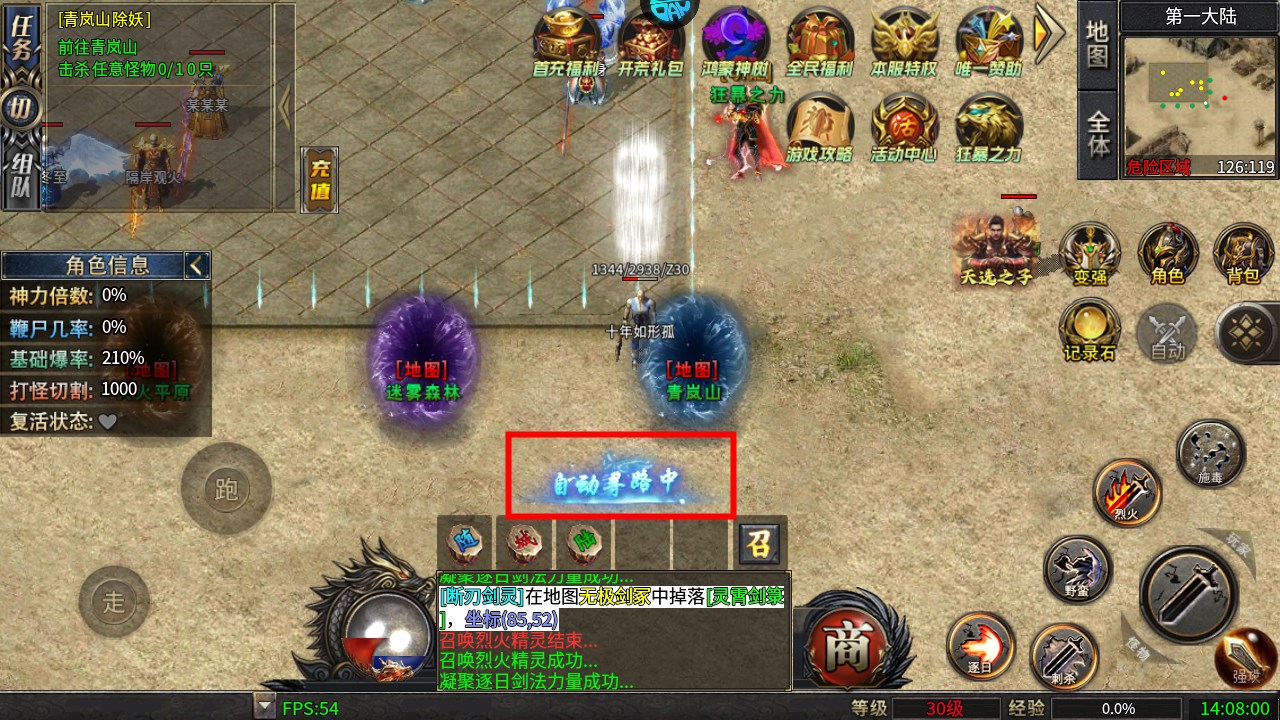Viewport: 1280px width, 720px height.
Task: Cast the 施毒 poison skill
Action: pos(1210,453)
